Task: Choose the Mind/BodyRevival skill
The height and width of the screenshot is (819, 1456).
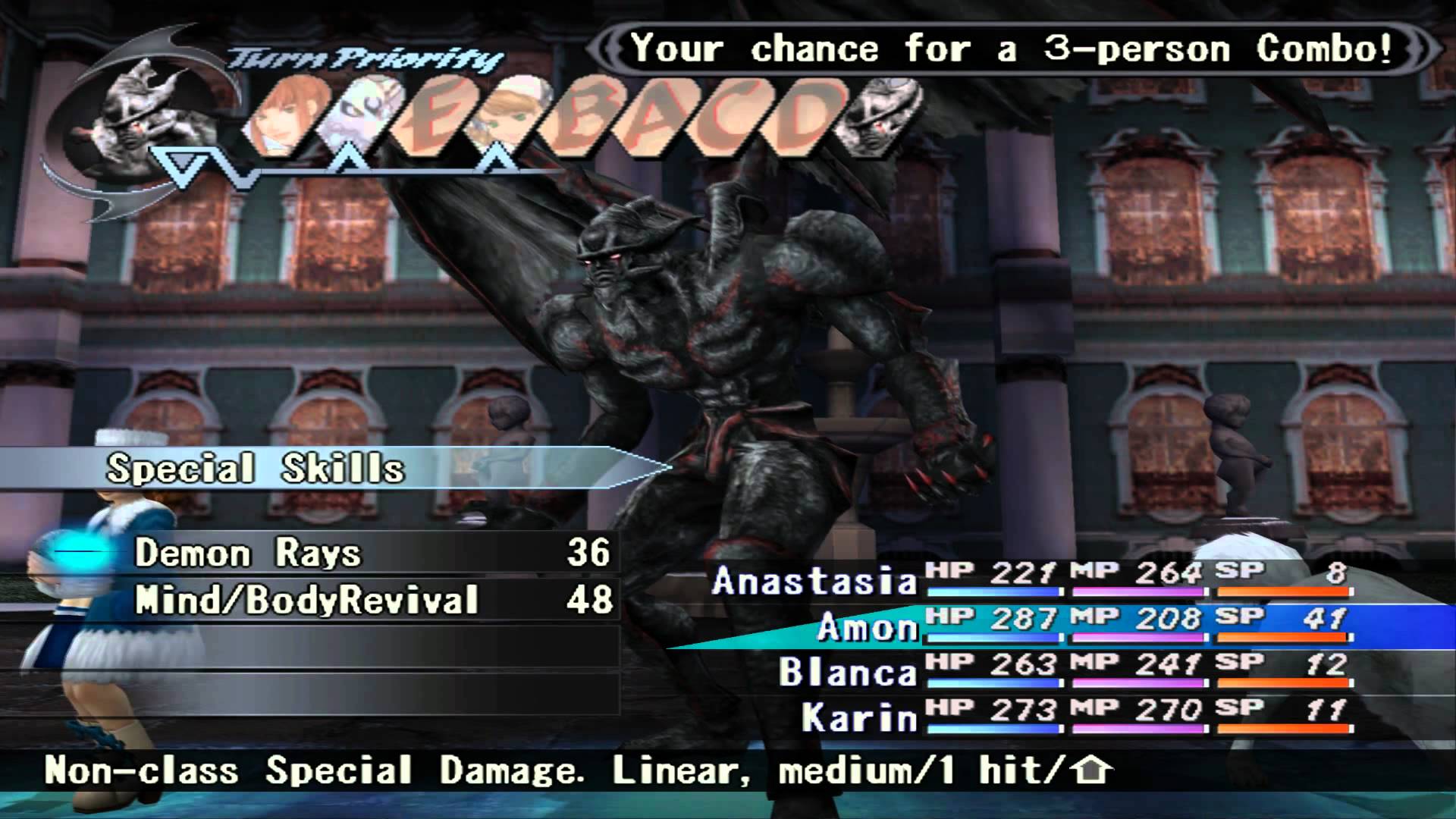Action: pyautogui.click(x=306, y=601)
